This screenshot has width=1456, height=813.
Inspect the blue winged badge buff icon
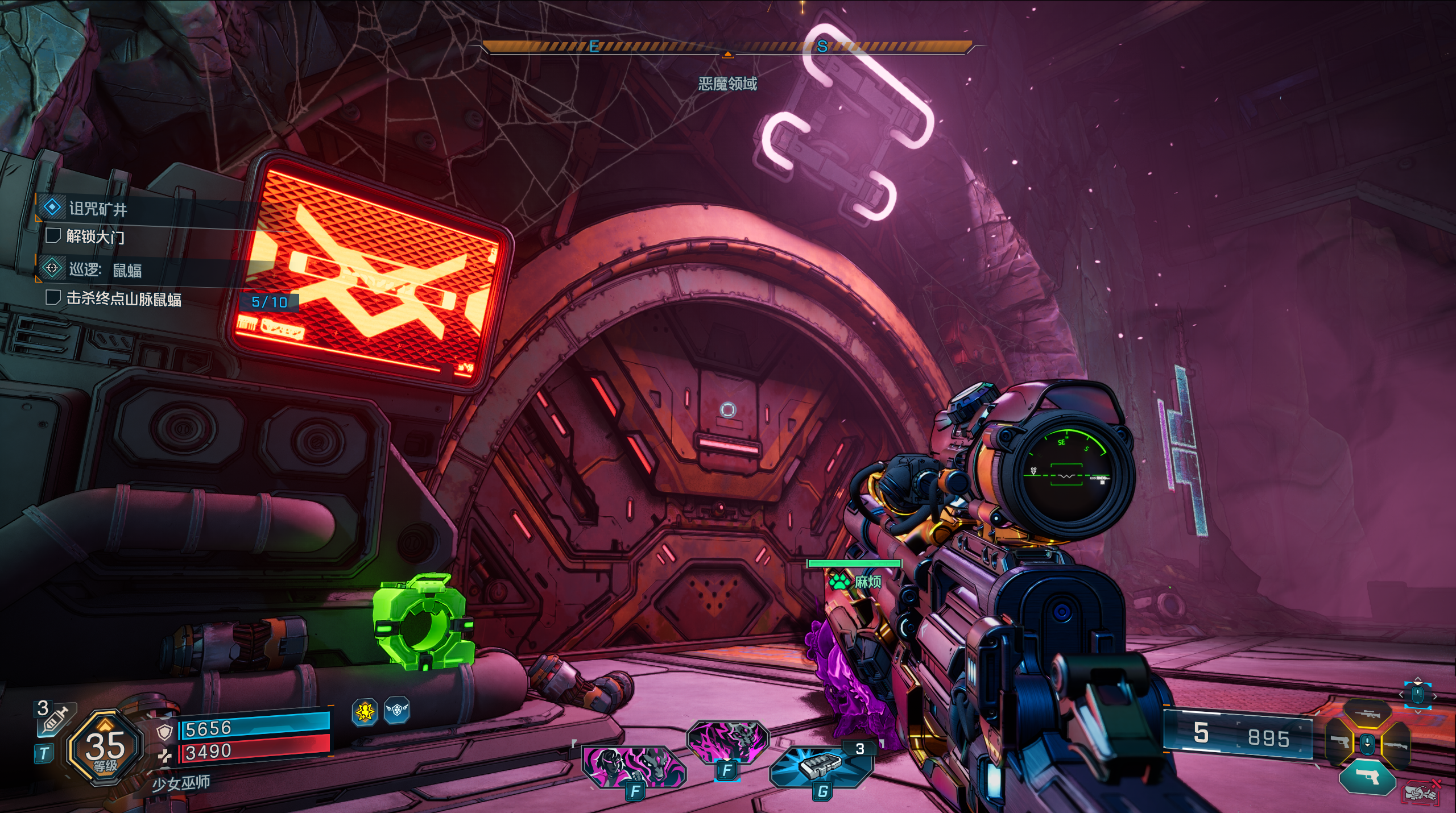click(x=396, y=711)
